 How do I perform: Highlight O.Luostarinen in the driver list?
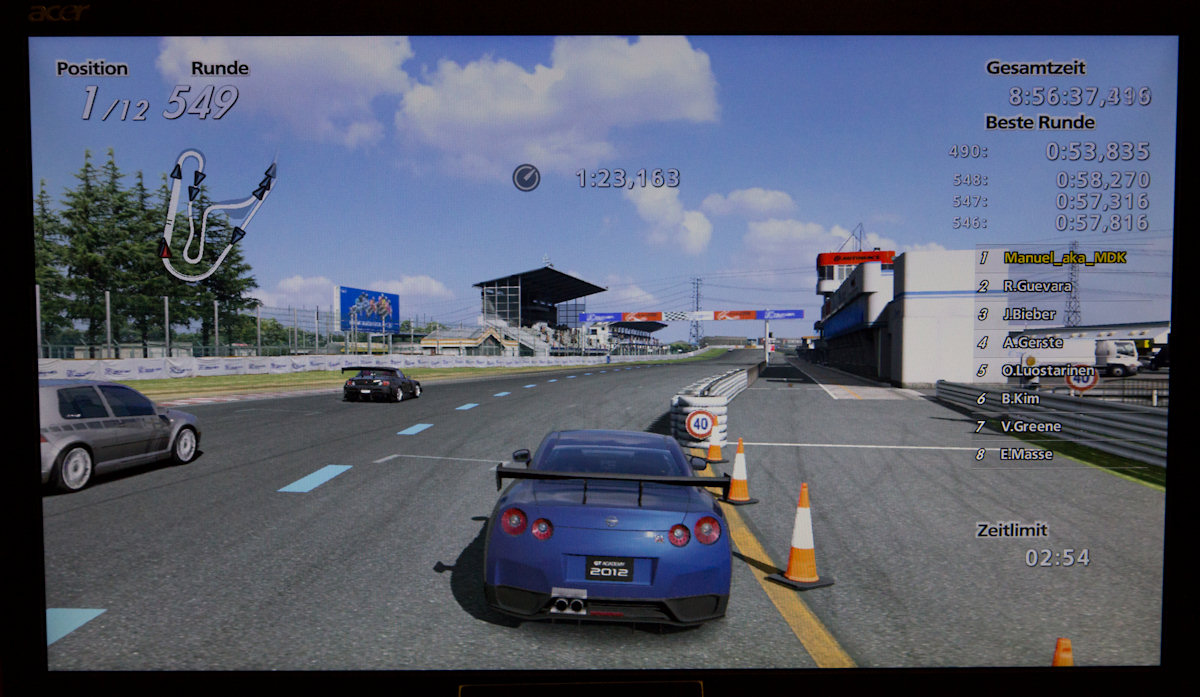pyautogui.click(x=1049, y=370)
